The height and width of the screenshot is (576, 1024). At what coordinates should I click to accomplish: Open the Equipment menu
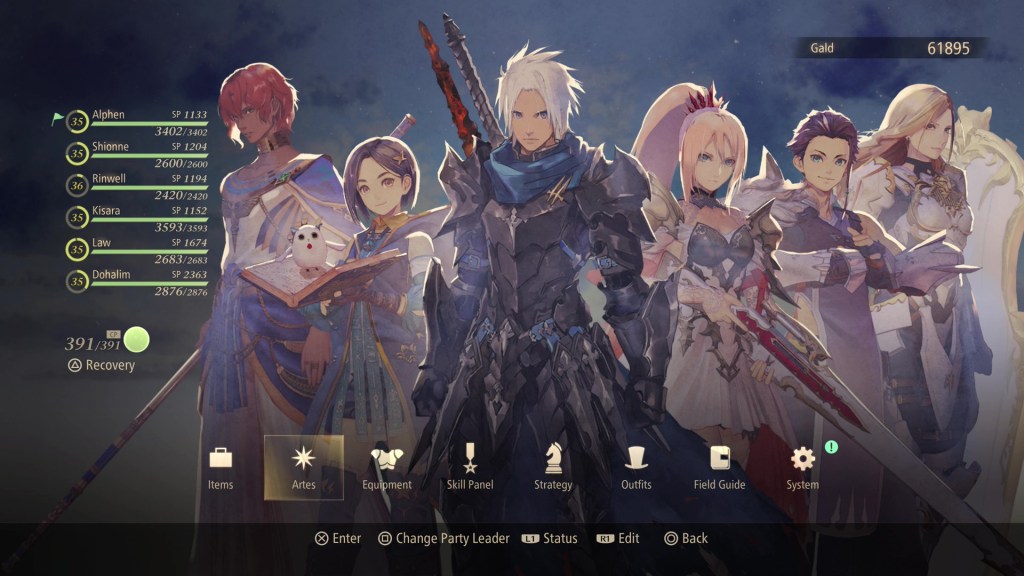386,467
